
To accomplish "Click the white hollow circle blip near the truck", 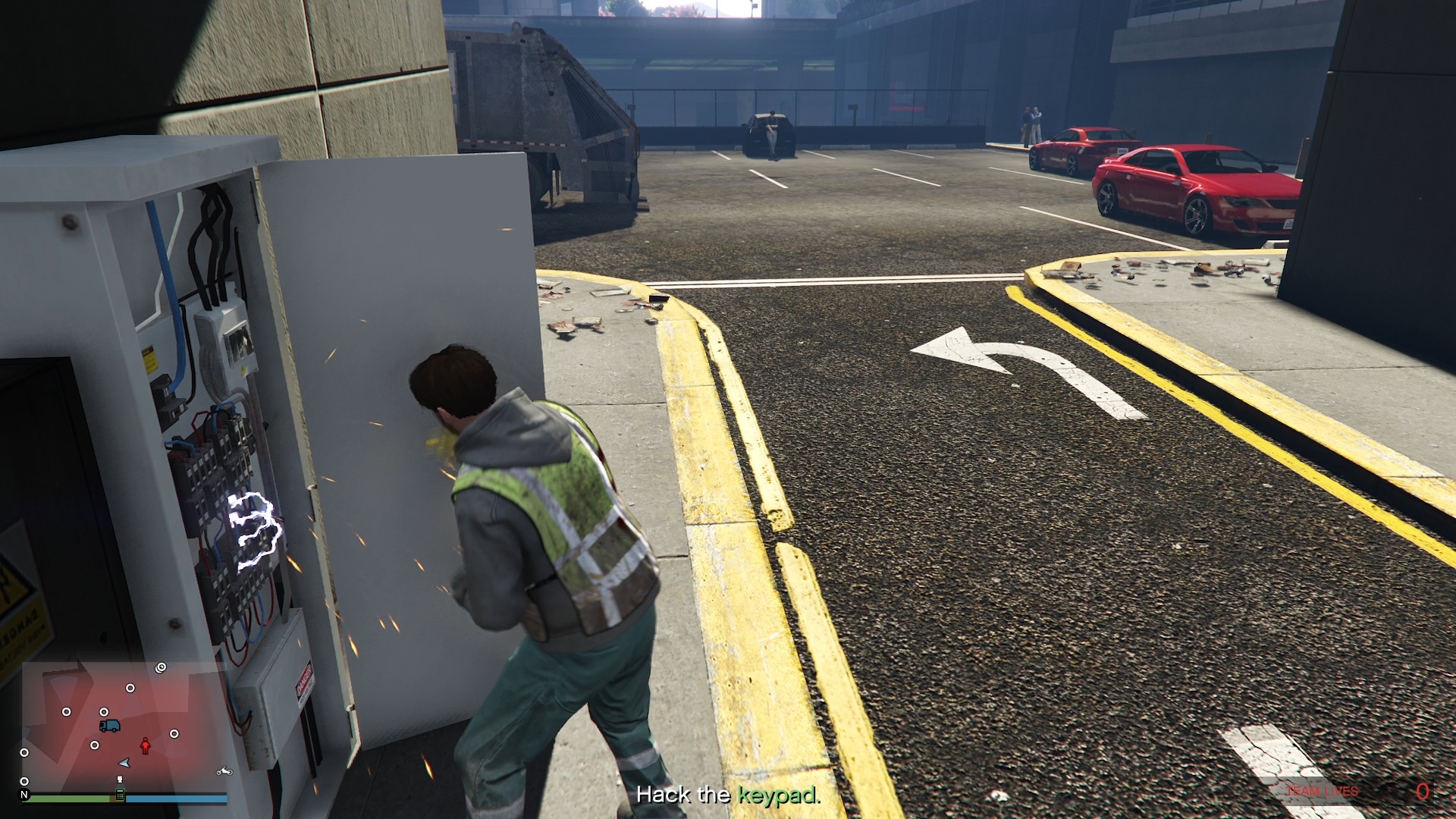I will click(104, 711).
